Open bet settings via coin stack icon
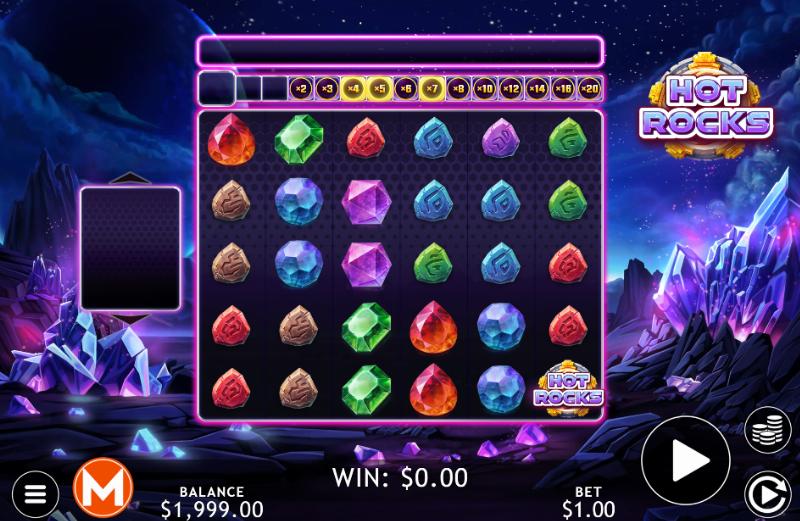Viewport: 800px width, 521px height. click(x=767, y=430)
